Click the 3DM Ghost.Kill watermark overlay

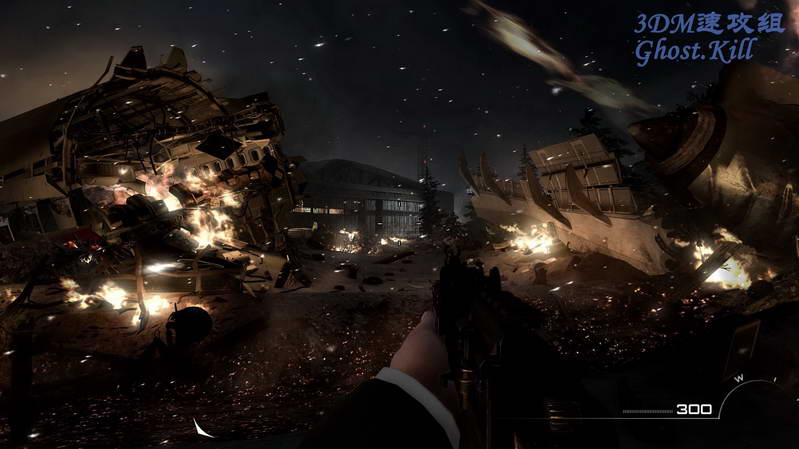point(709,38)
